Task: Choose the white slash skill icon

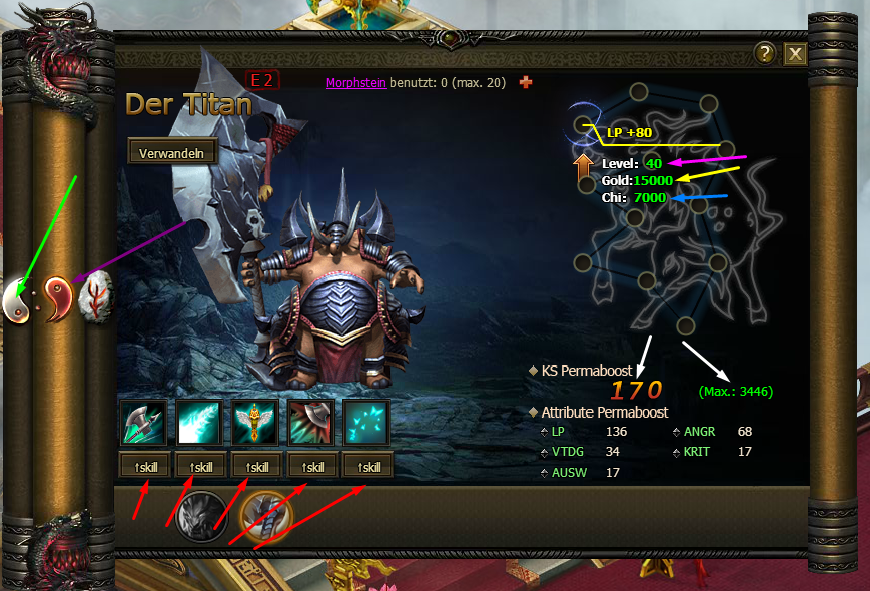Action: tap(199, 422)
